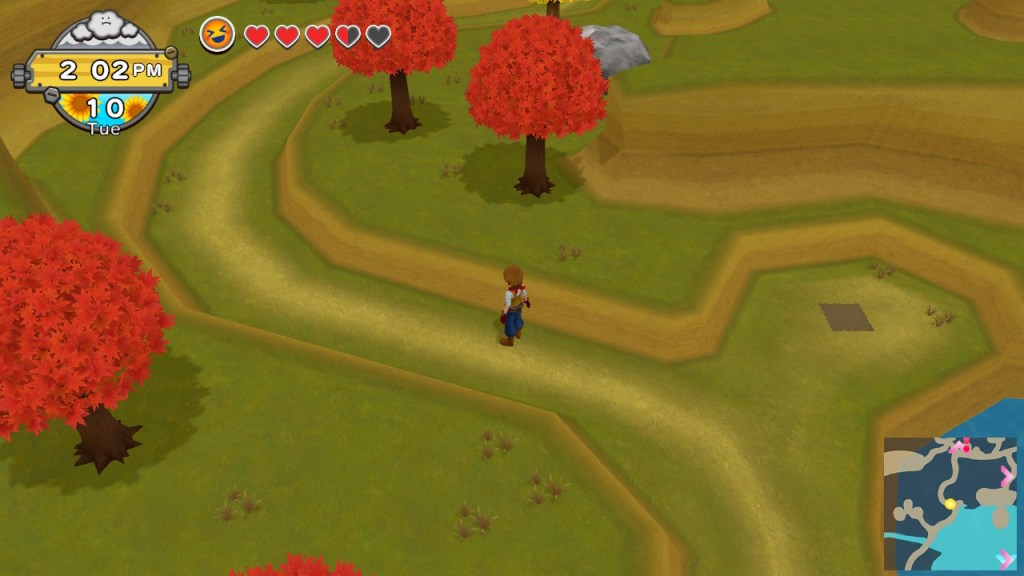Click the cloudy weather icon above the clock
This screenshot has width=1024, height=576.
[105, 24]
